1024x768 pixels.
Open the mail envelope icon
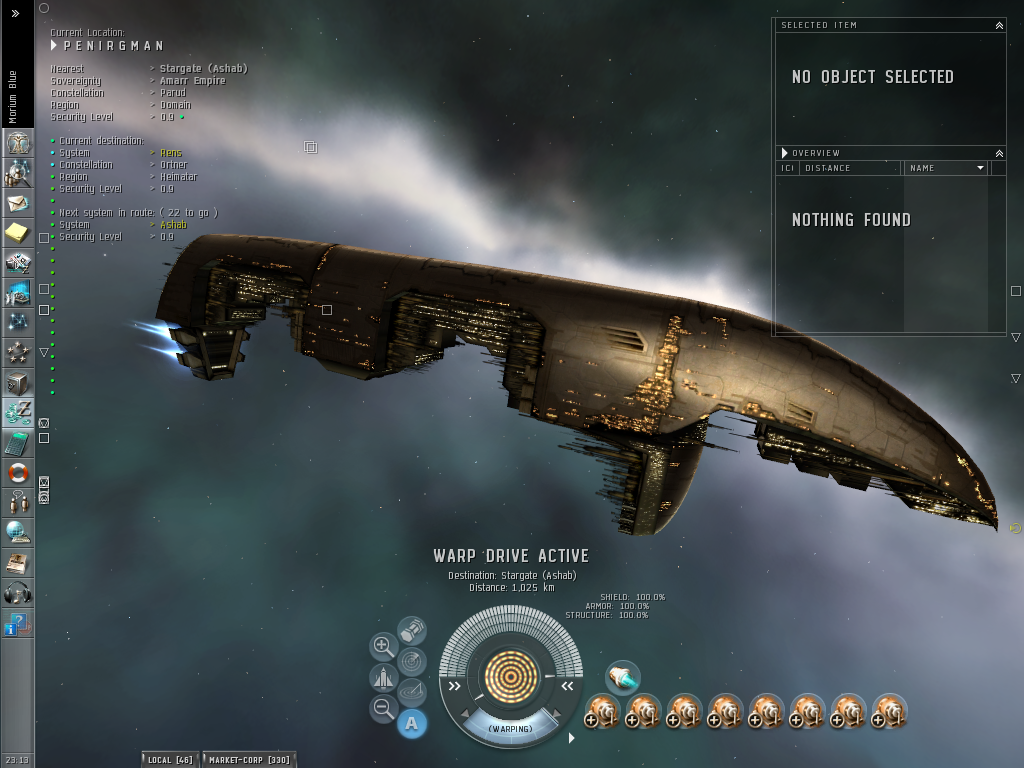(18, 203)
